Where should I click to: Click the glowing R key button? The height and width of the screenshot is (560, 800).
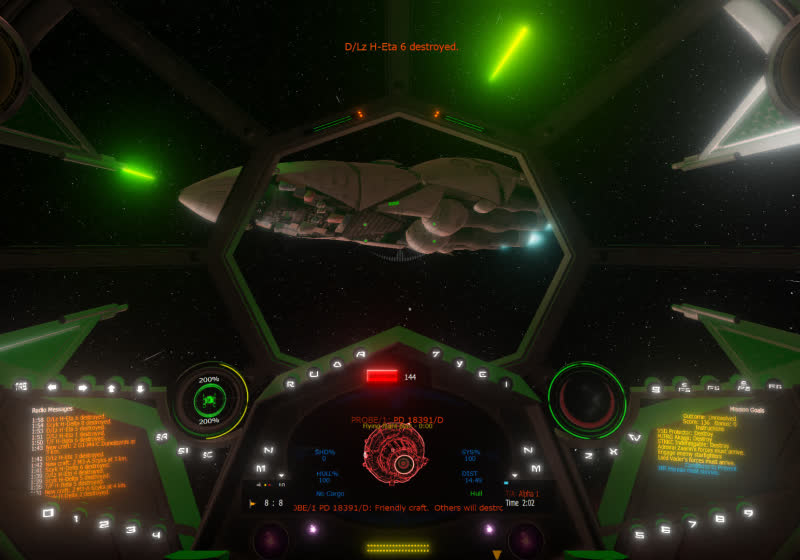(290, 383)
